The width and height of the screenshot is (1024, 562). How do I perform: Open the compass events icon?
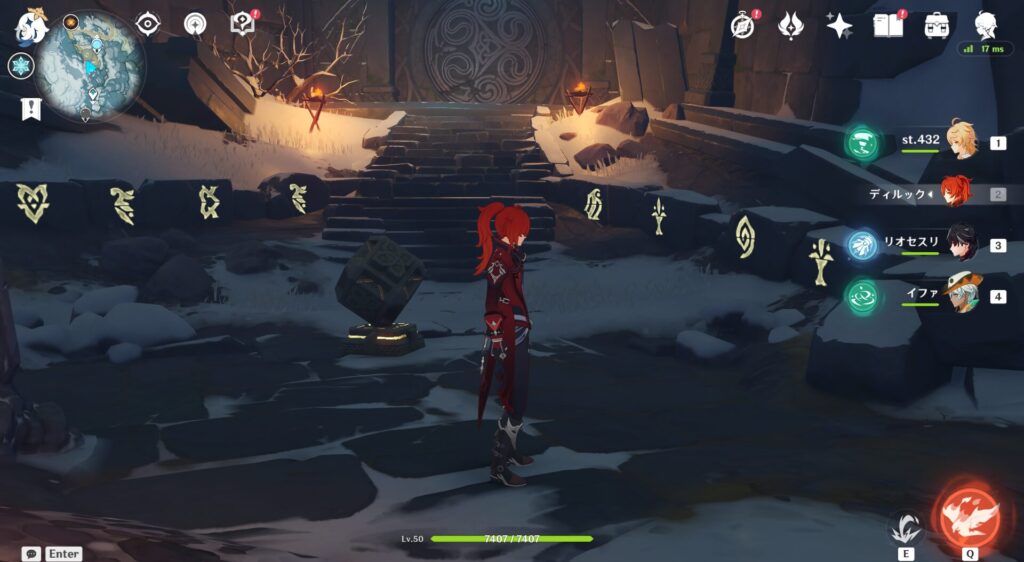coord(743,26)
